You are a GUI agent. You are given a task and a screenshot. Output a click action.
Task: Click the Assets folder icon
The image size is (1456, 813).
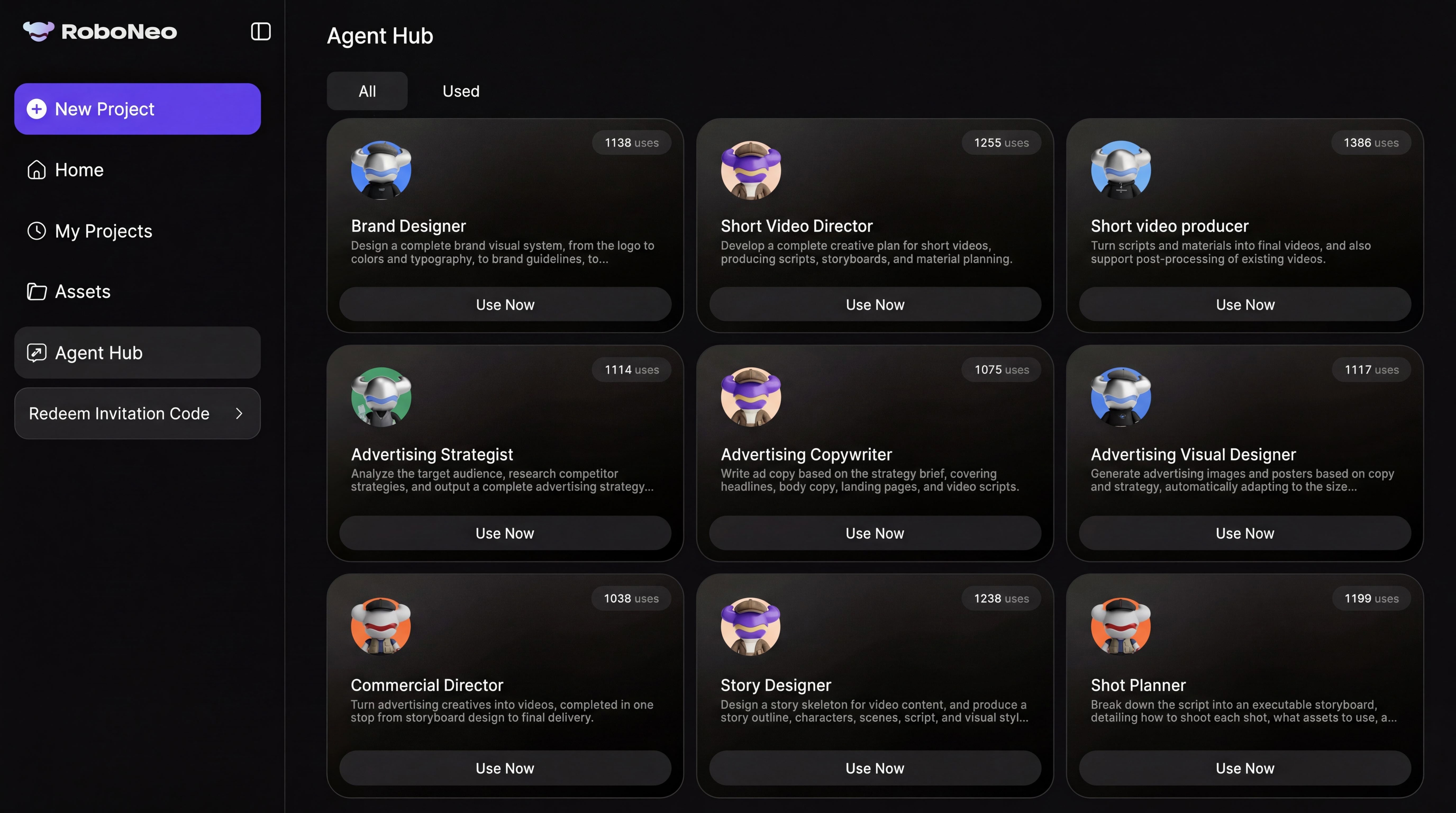coord(36,292)
